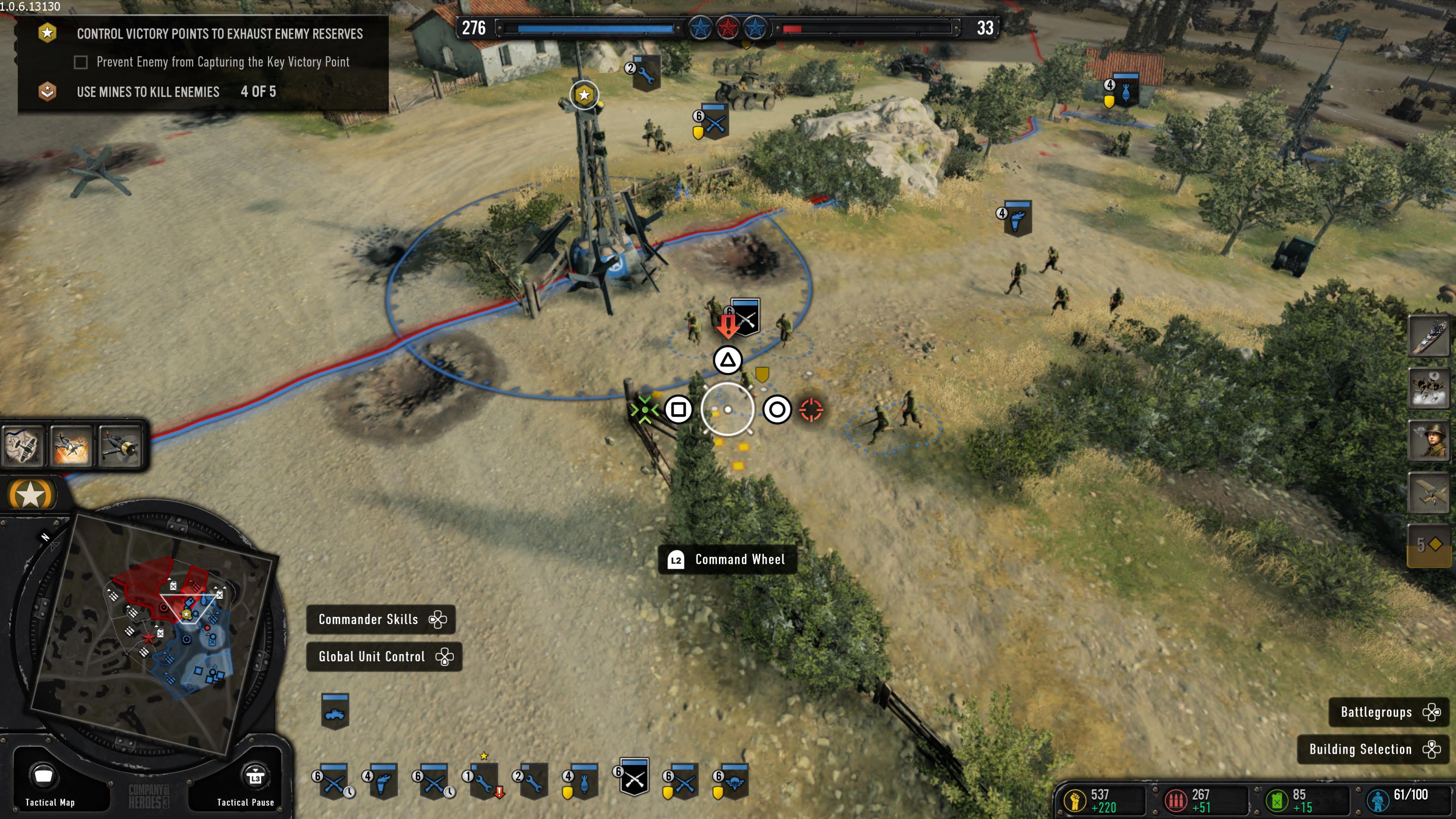The width and height of the screenshot is (1456, 819).
Task: Open the white star commander emblem
Action: (30, 495)
